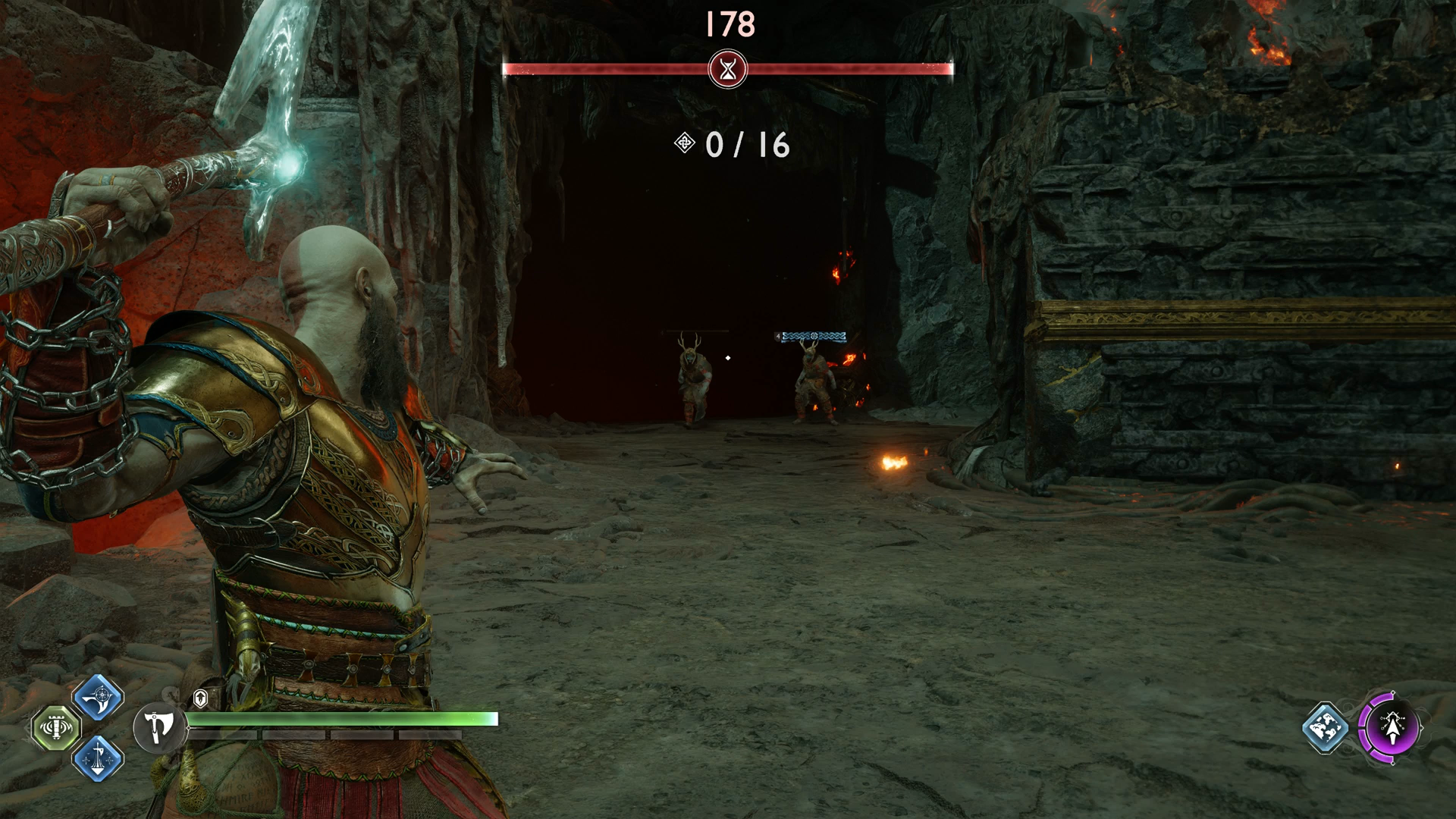1456x819 pixels.
Task: Click the shield upgrade arrow above the health bar
Action: tap(200, 698)
